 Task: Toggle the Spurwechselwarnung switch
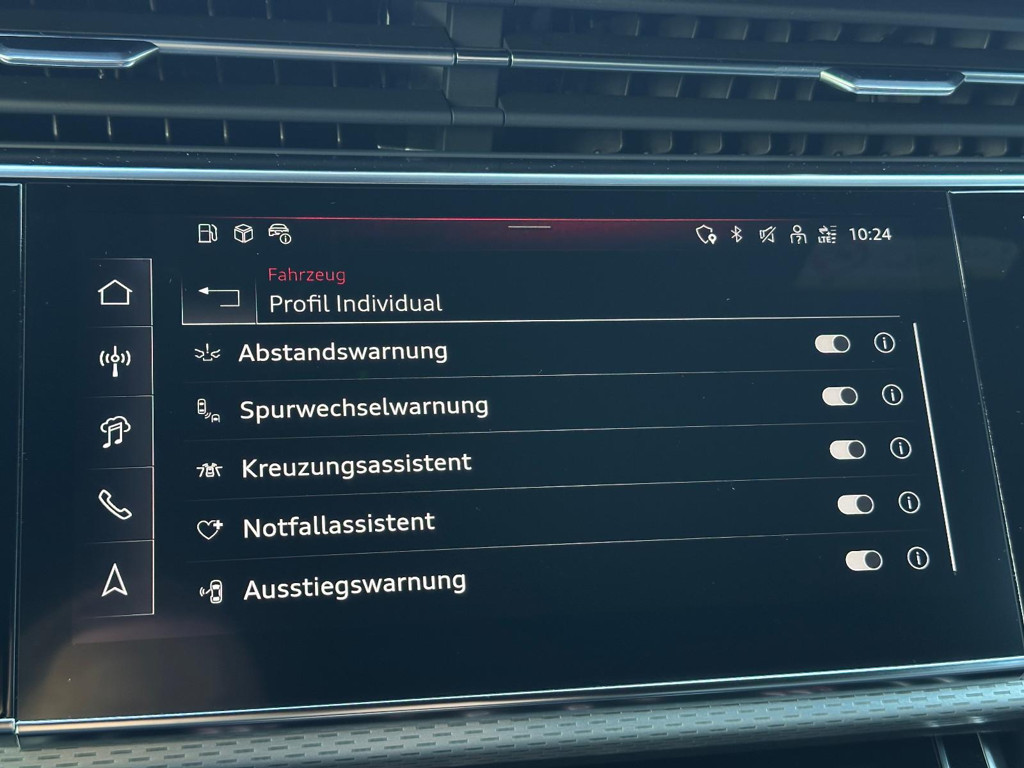point(840,396)
